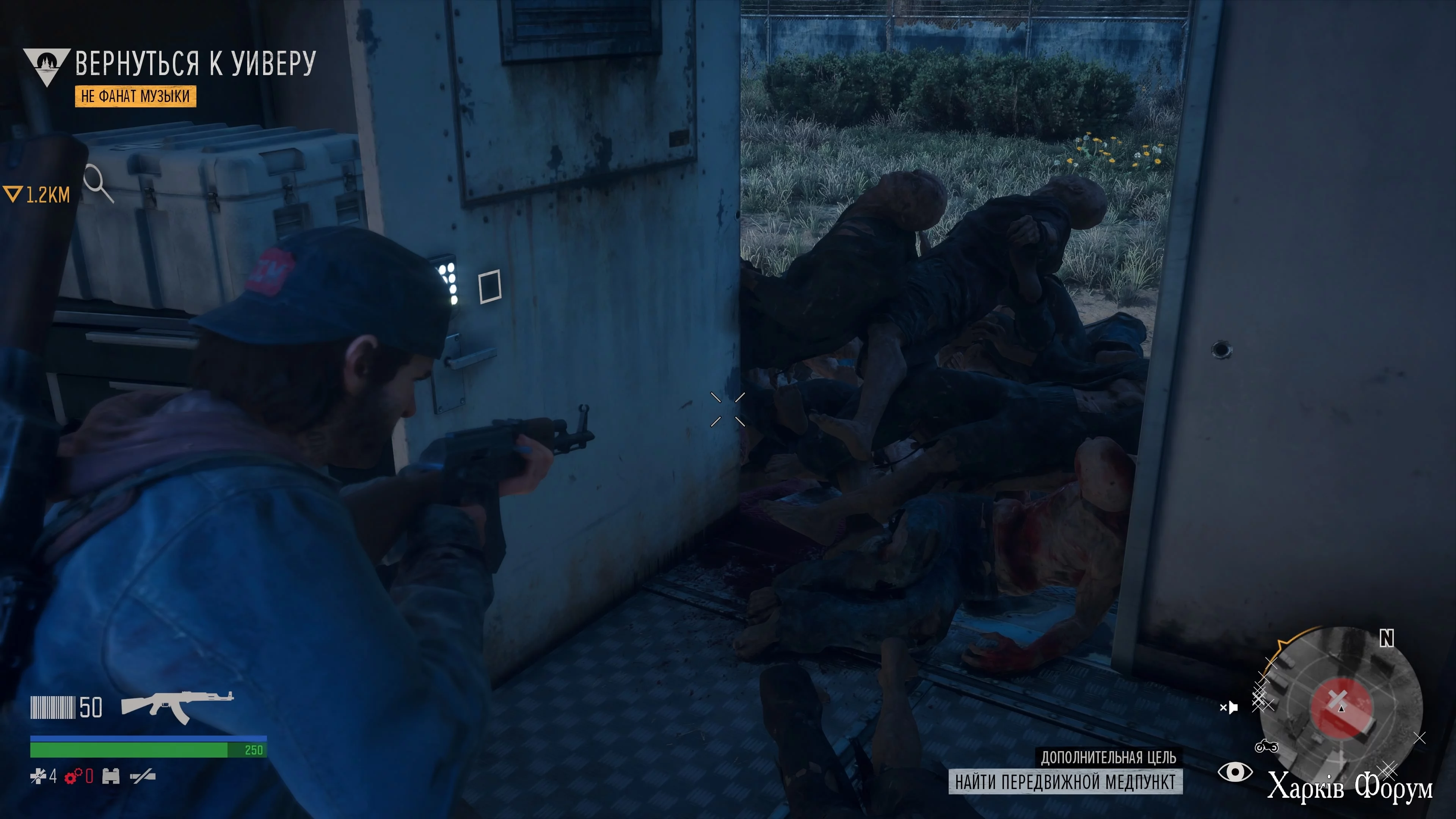Use the medkit bandage icon
The width and height of the screenshot is (1456, 819).
[x=38, y=777]
